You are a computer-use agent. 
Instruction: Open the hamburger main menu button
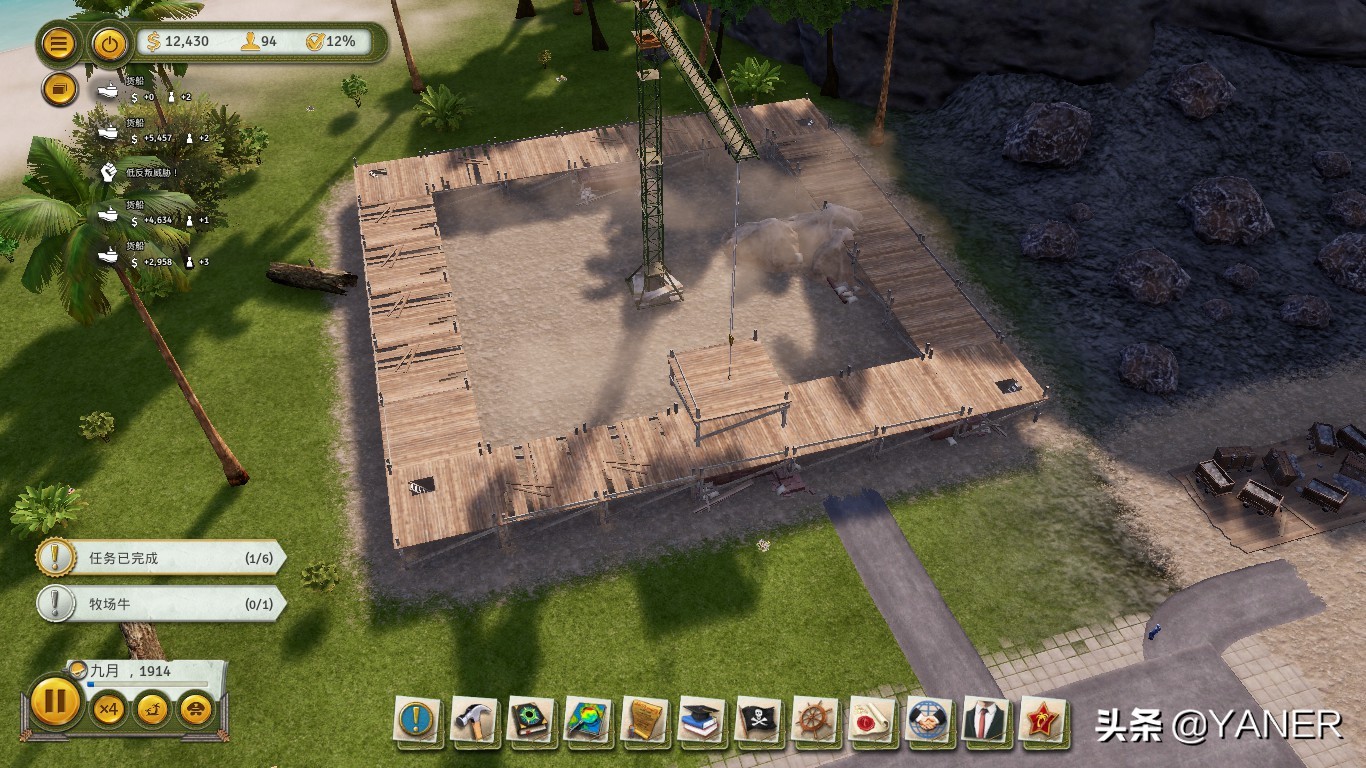click(x=59, y=44)
